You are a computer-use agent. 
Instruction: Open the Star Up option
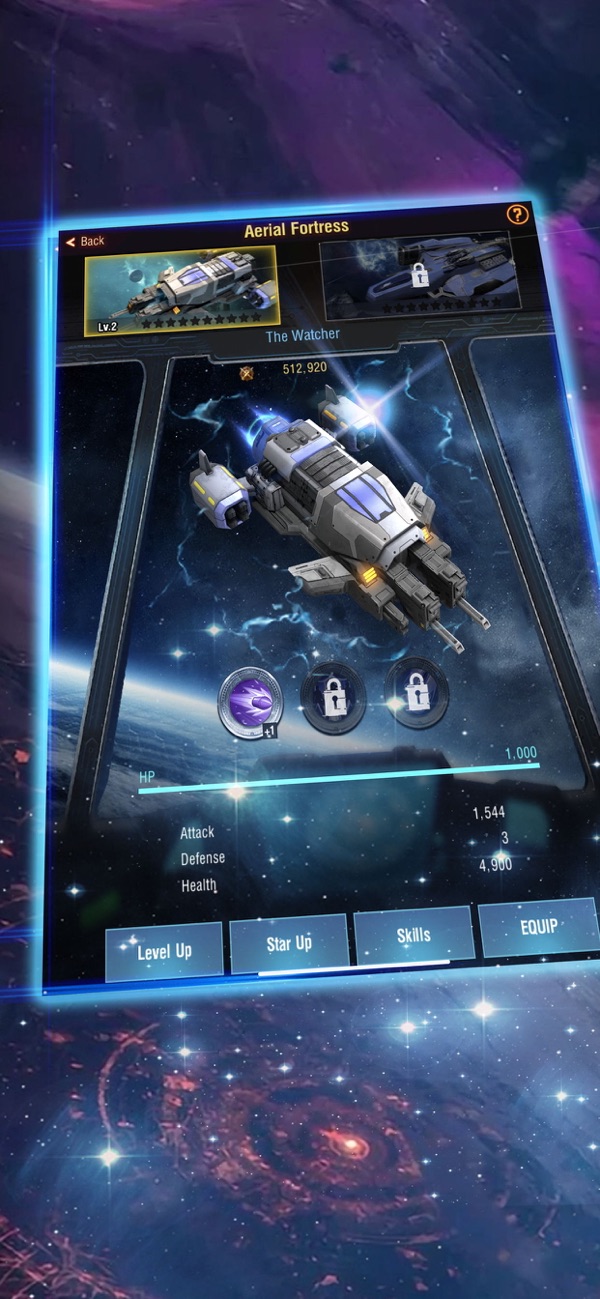(x=289, y=942)
